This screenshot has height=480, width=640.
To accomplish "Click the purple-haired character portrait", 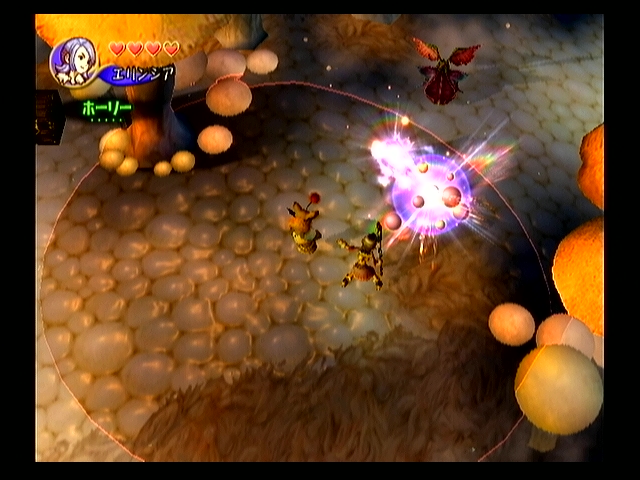I will [74, 62].
